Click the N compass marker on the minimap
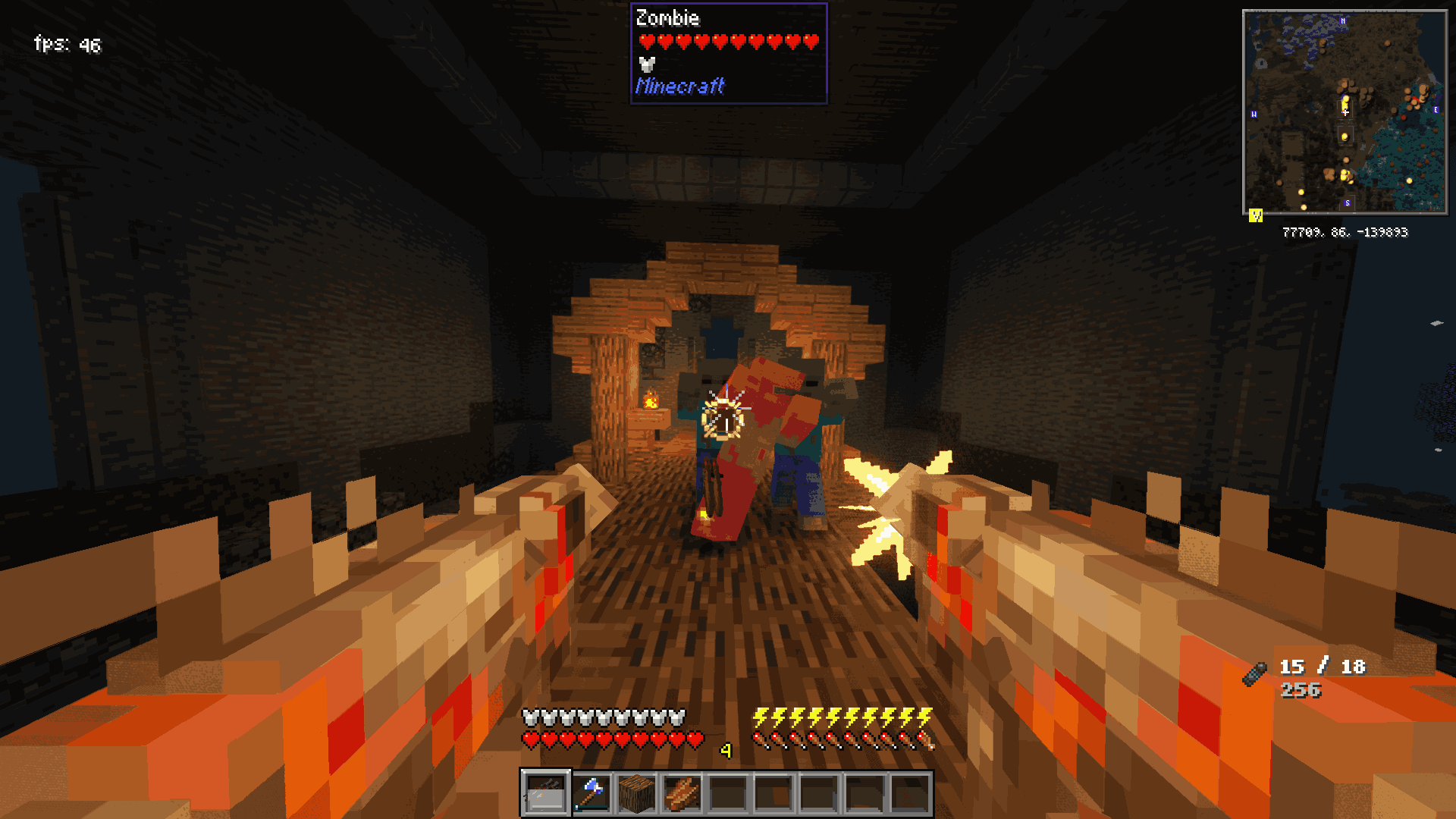The width and height of the screenshot is (1456, 819). (1342, 20)
